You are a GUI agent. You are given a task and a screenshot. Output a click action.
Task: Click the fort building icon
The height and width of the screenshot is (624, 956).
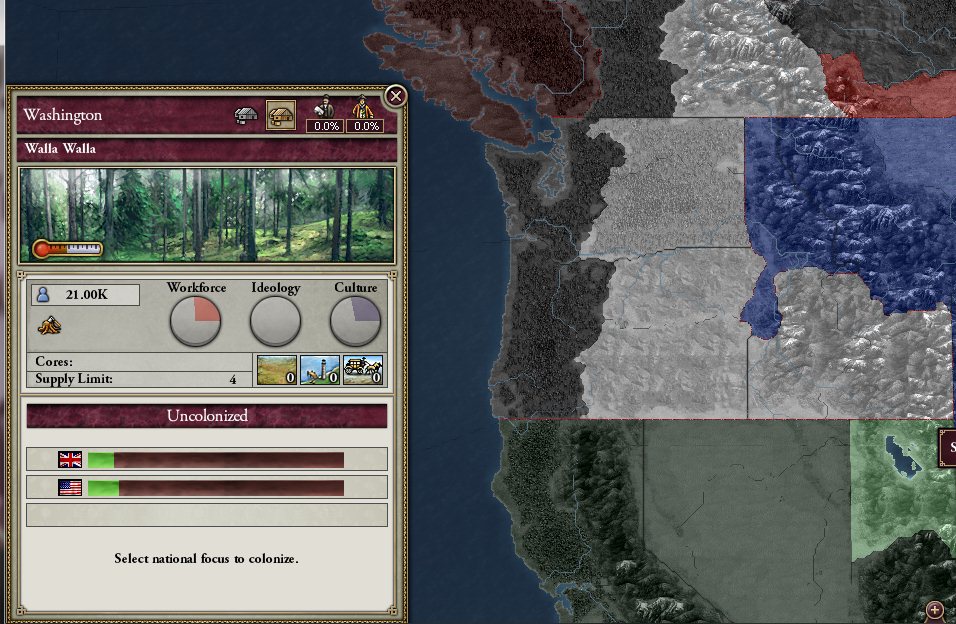click(x=277, y=370)
